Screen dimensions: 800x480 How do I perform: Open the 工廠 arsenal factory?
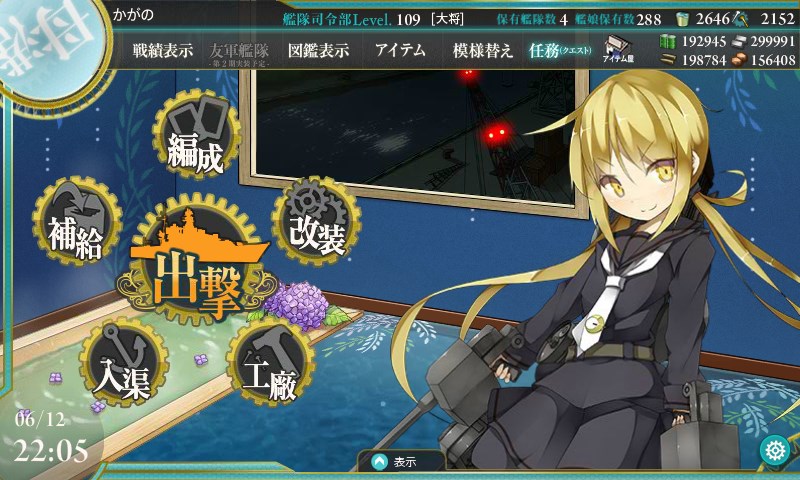pyautogui.click(x=266, y=369)
